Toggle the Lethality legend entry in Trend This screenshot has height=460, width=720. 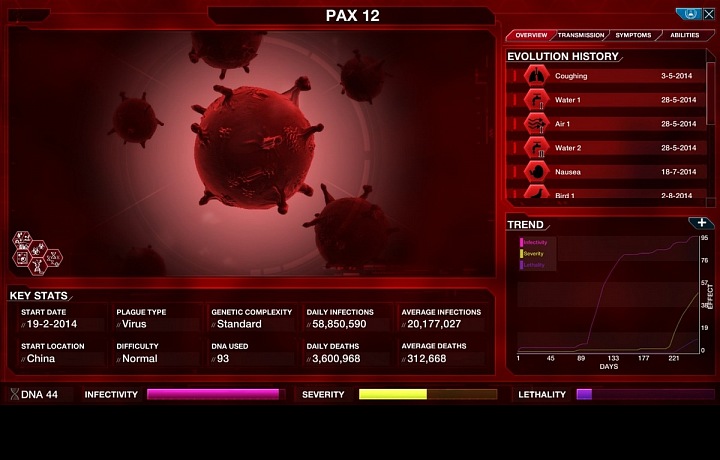(534, 265)
